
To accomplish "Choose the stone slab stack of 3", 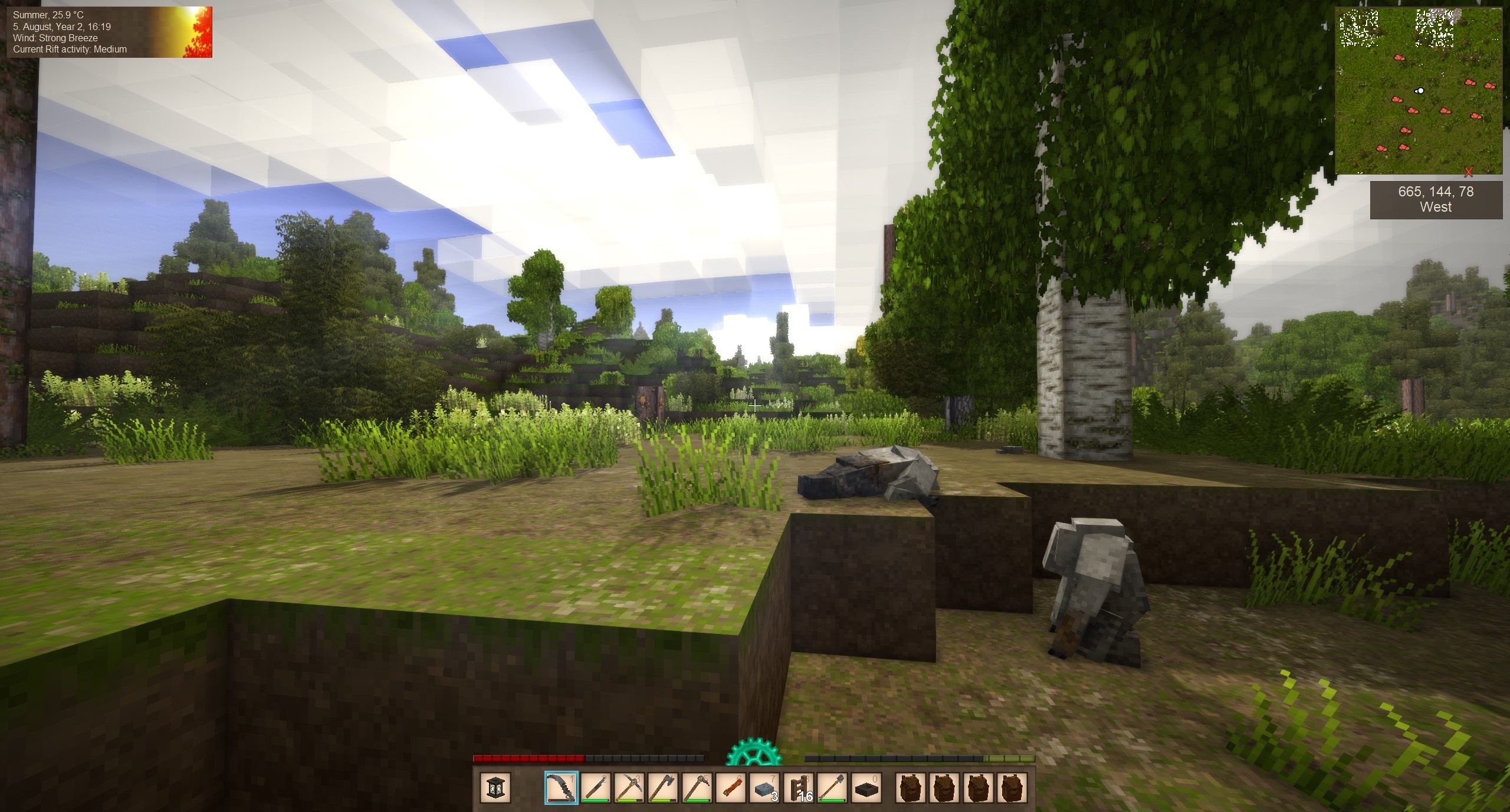I will tap(764, 788).
